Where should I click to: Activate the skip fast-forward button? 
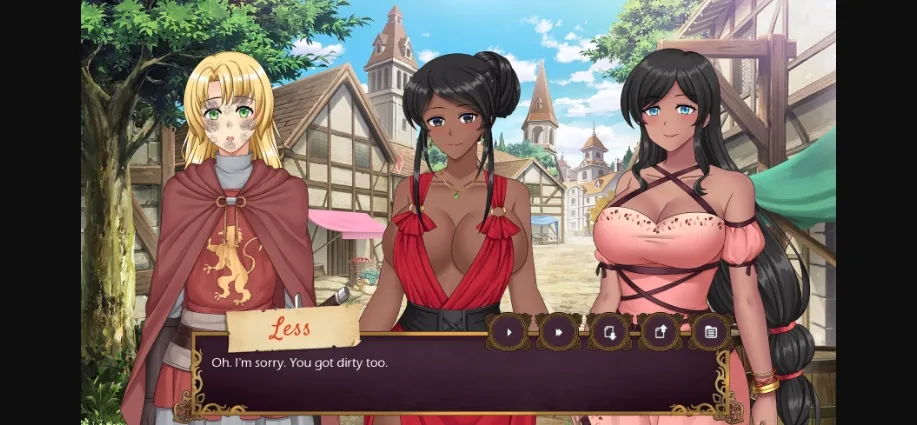[559, 332]
